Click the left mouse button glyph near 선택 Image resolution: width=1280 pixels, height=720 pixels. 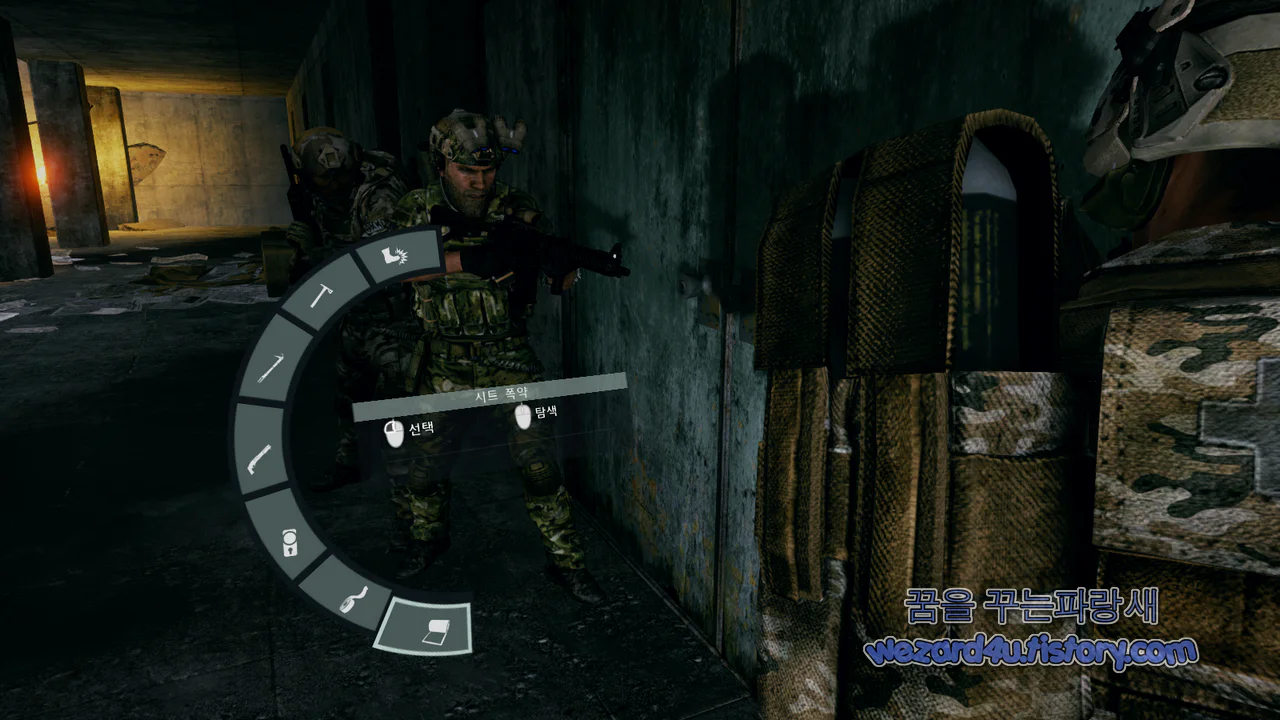(394, 428)
